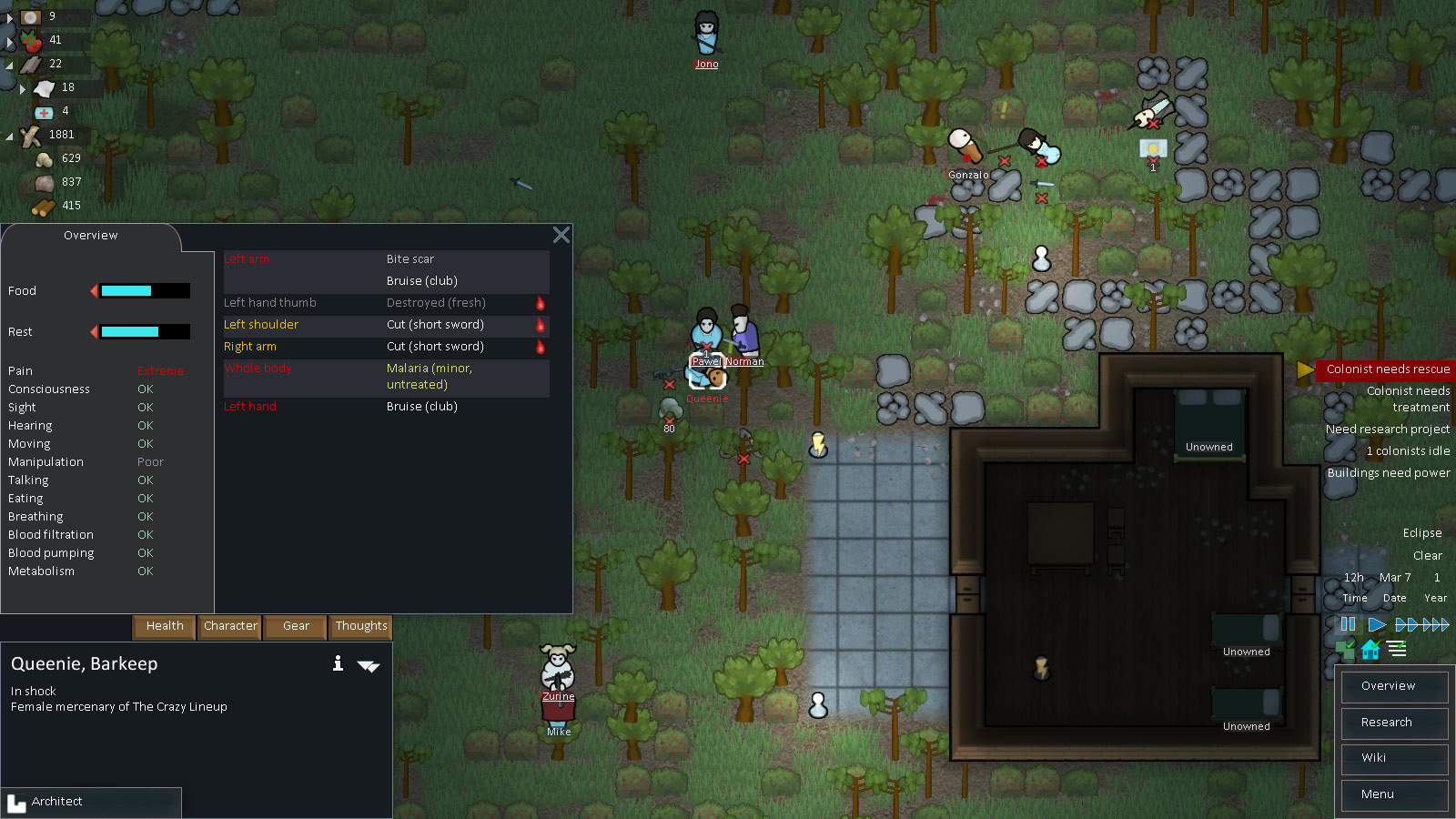The width and height of the screenshot is (1456, 819).
Task: Expand the meals resource row
Action: pos(9,16)
